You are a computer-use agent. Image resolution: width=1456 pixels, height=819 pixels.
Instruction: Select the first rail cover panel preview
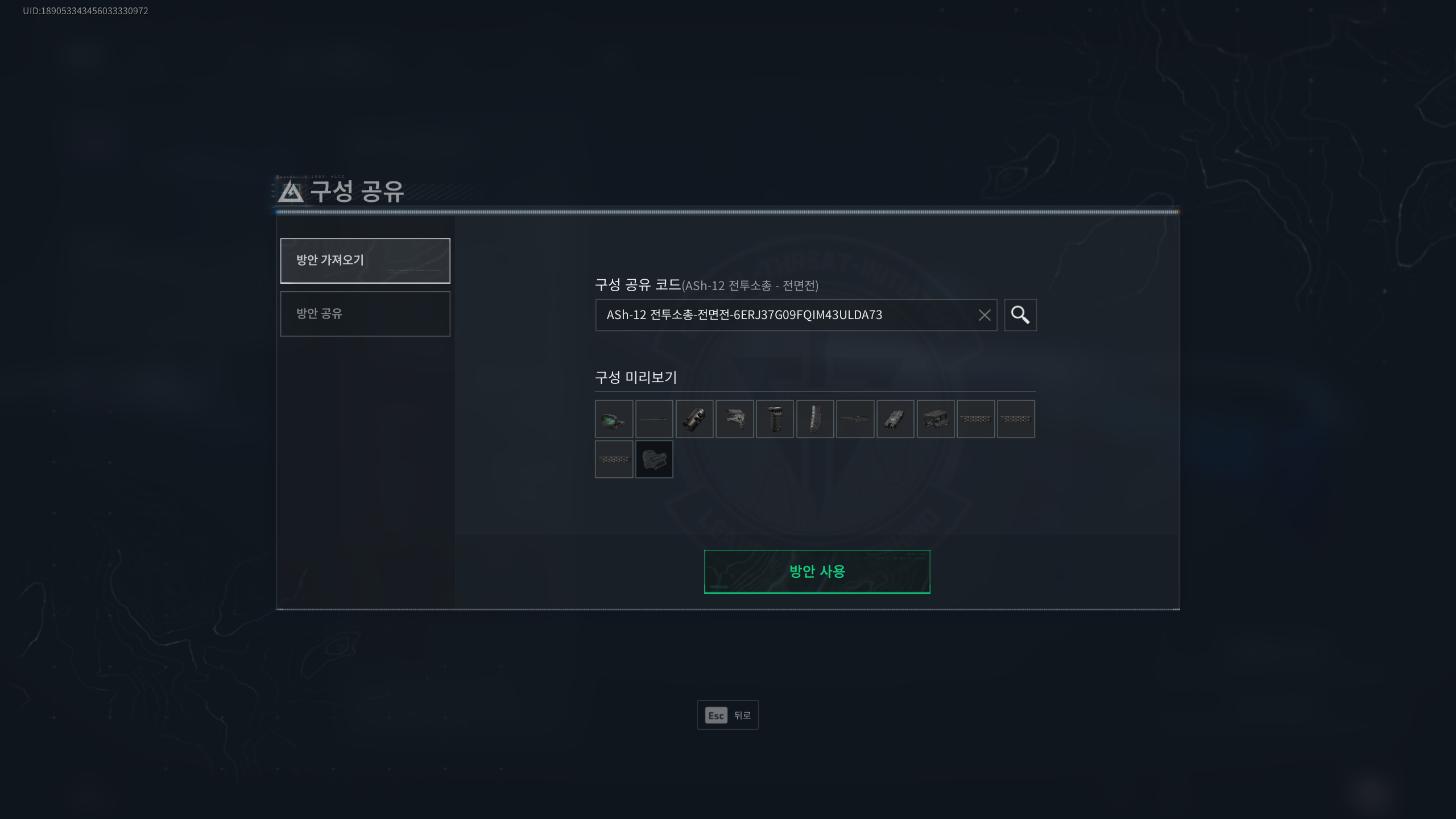point(977,419)
